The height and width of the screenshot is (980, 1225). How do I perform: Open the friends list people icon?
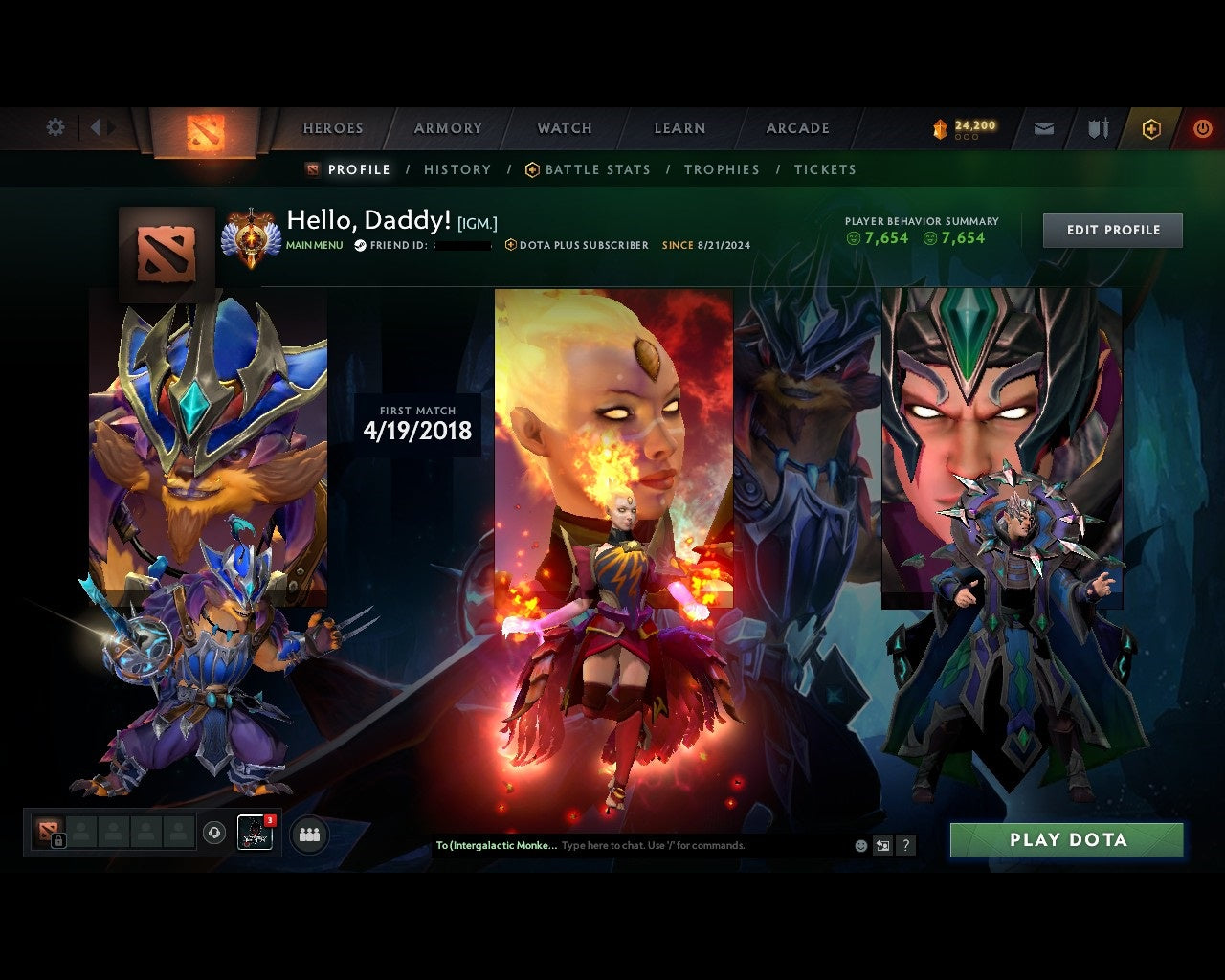coord(308,834)
